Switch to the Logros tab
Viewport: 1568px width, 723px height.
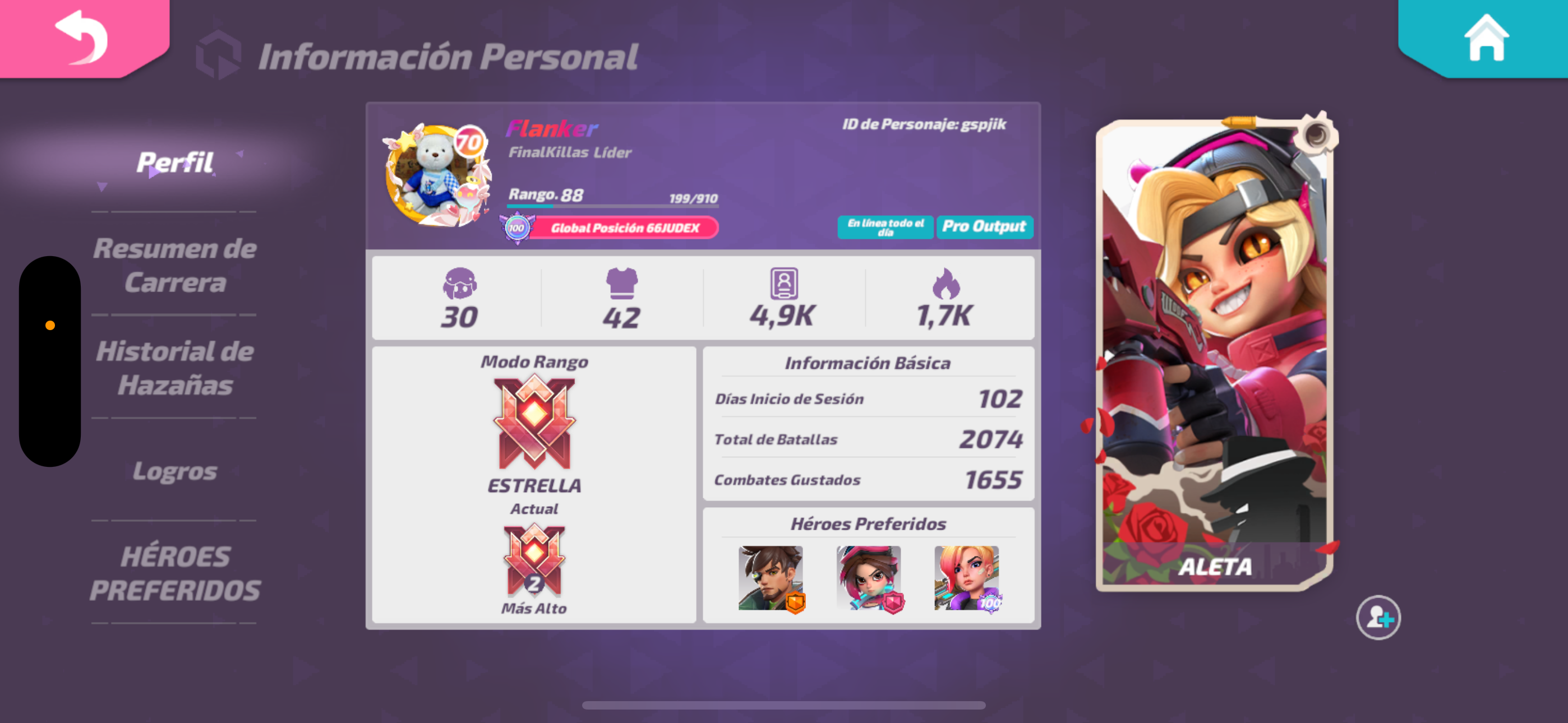tap(176, 470)
